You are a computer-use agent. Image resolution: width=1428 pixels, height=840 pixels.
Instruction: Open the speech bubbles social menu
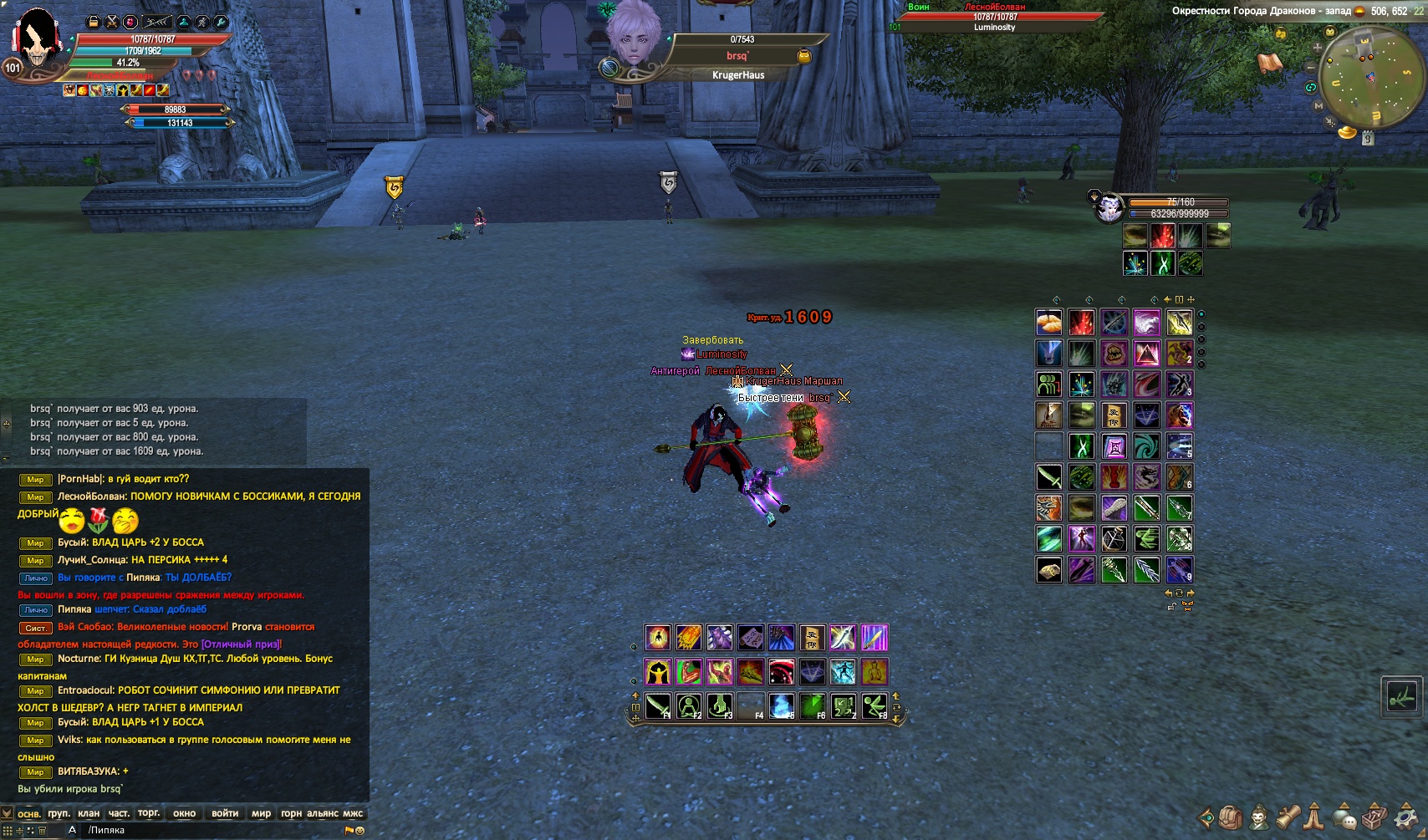point(1345,817)
